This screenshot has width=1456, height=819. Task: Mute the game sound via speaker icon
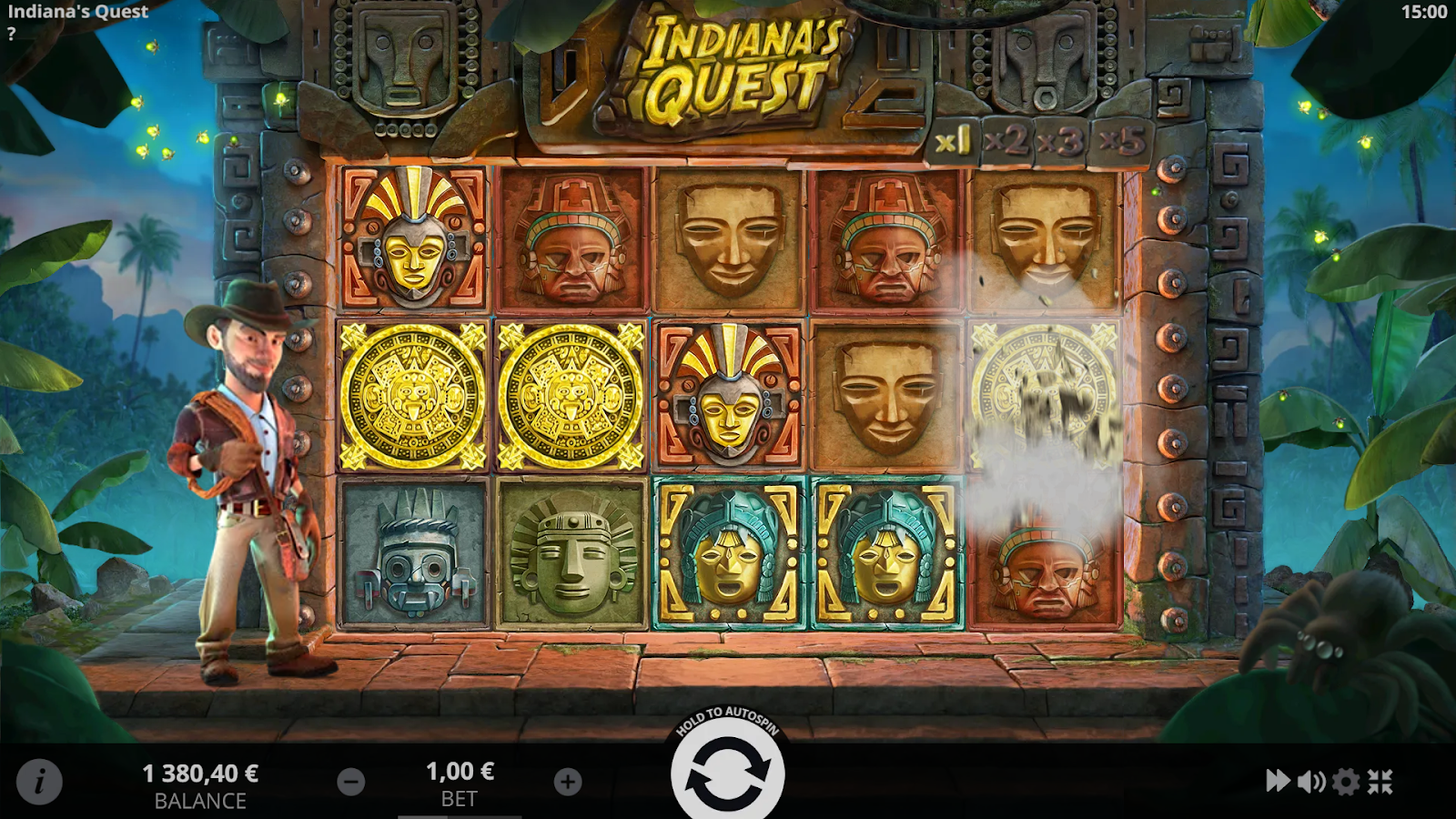coord(1311,782)
